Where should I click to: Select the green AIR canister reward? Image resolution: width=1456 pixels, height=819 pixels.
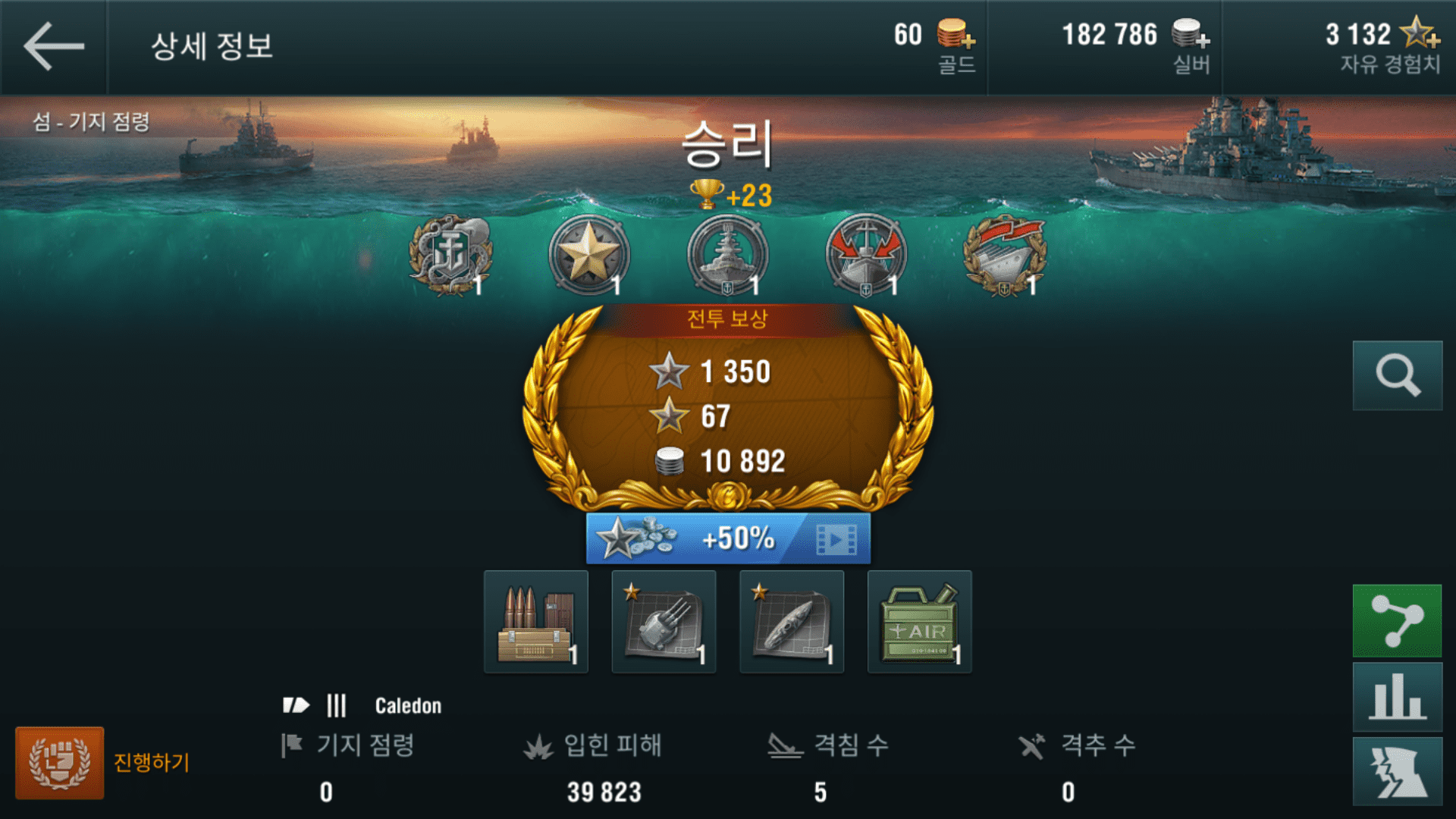[x=919, y=622]
